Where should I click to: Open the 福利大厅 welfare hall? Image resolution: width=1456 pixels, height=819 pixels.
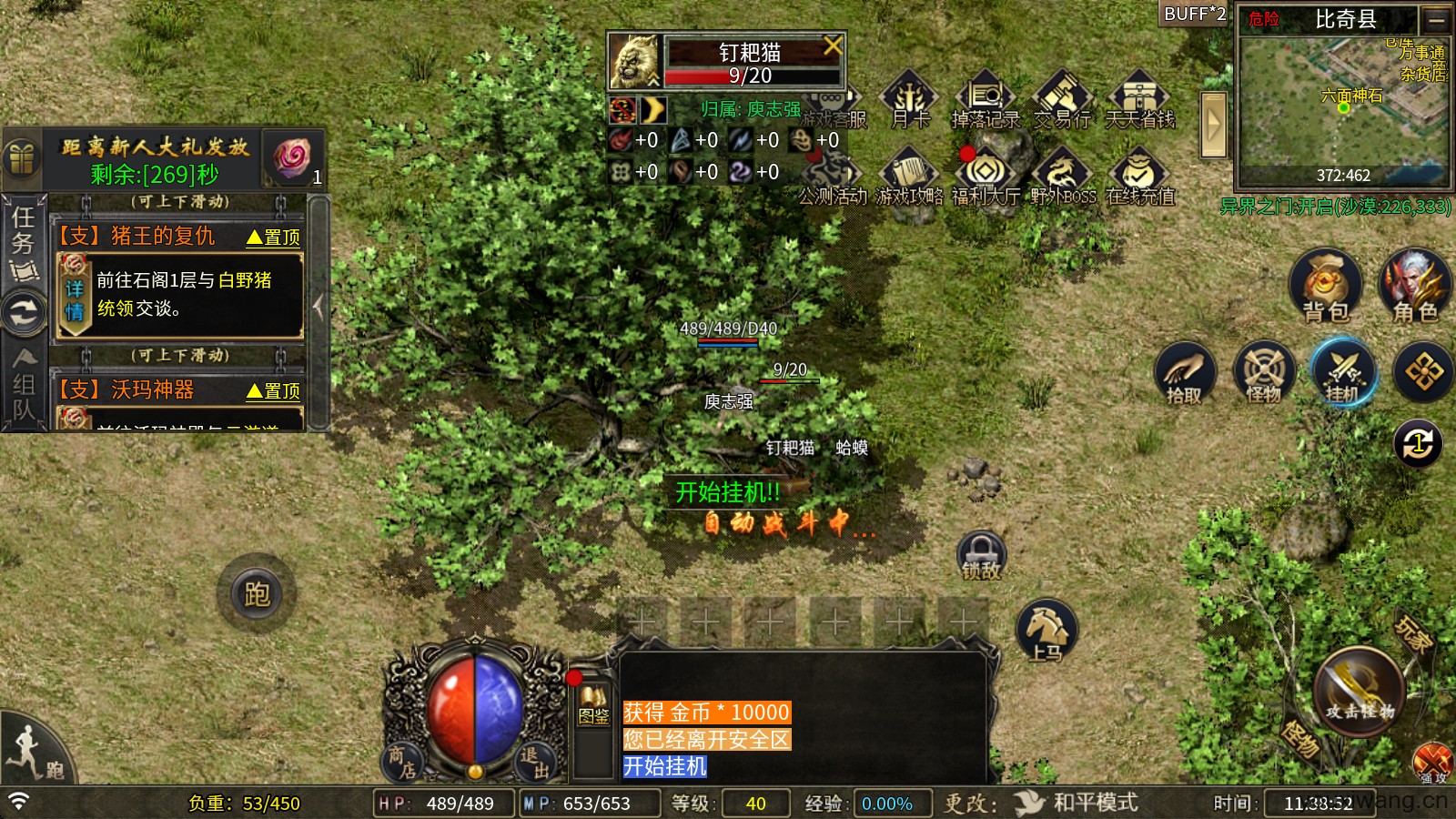[x=986, y=173]
